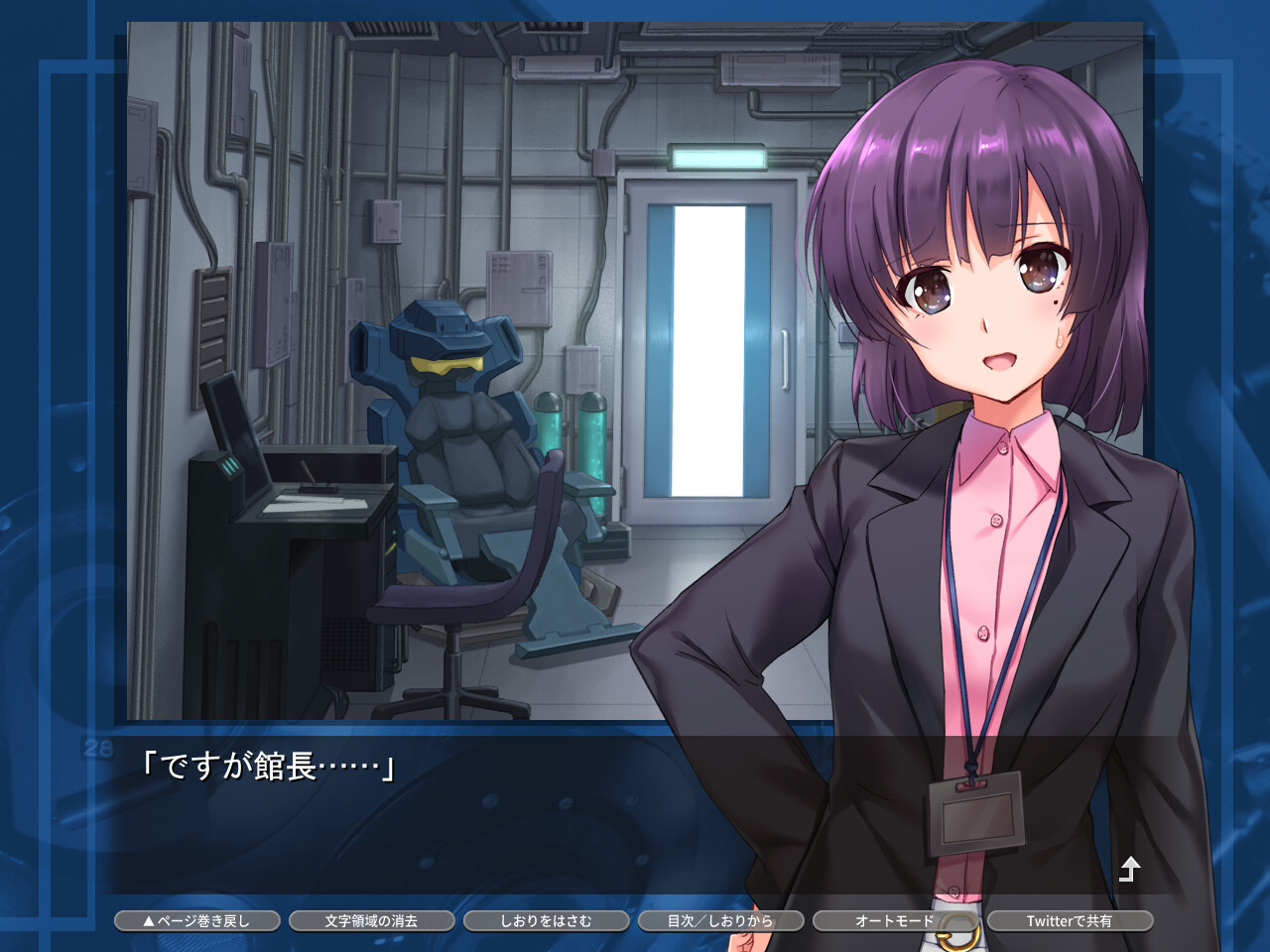Insert a bookmark using しおりをはさむ
This screenshot has width=1270, height=952.
547,920
